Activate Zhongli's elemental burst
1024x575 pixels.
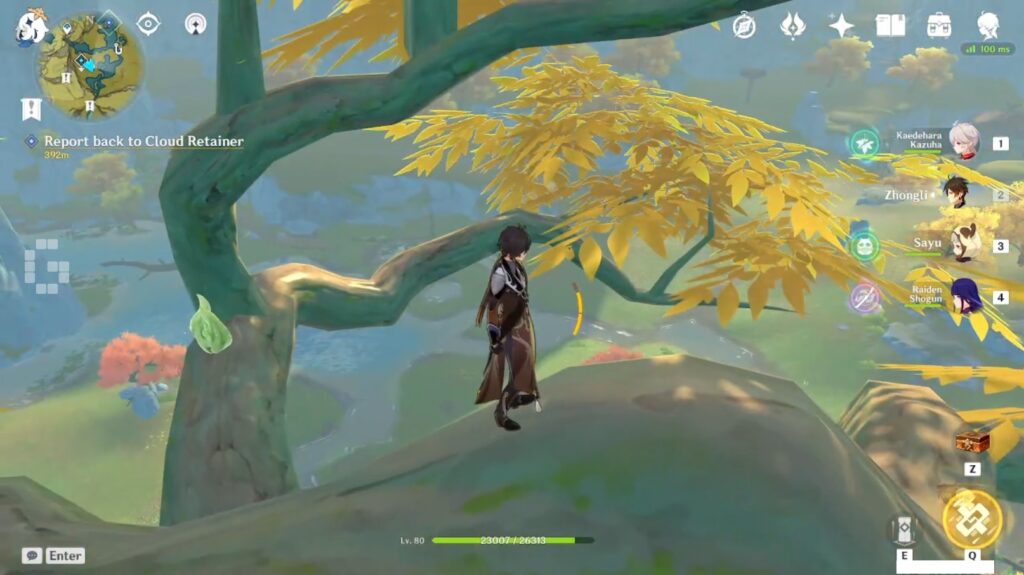coord(971,518)
